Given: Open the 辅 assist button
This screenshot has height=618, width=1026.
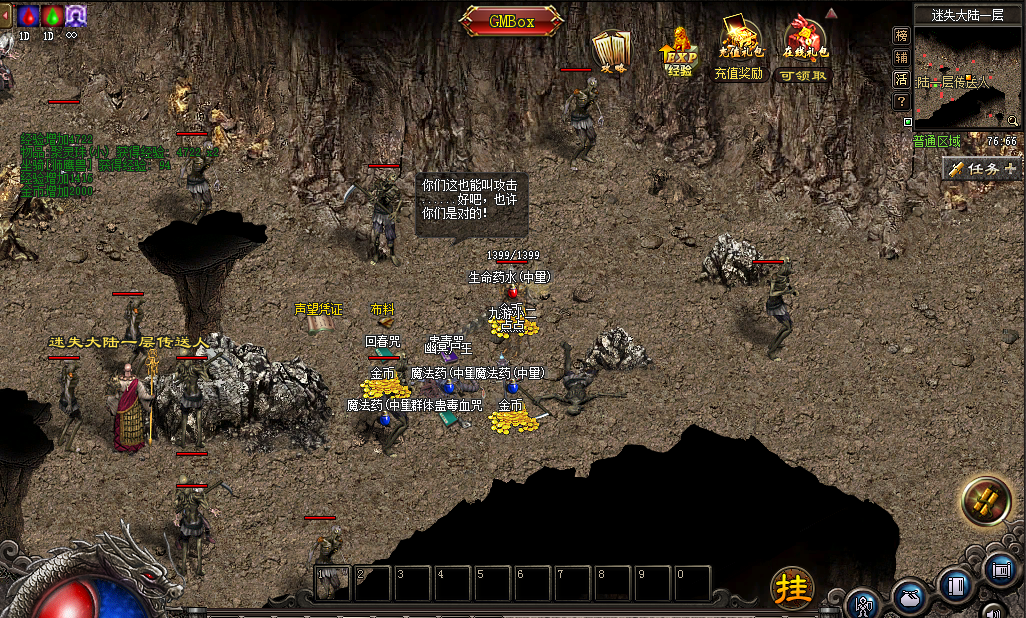Looking at the screenshot, I should coord(901,57).
